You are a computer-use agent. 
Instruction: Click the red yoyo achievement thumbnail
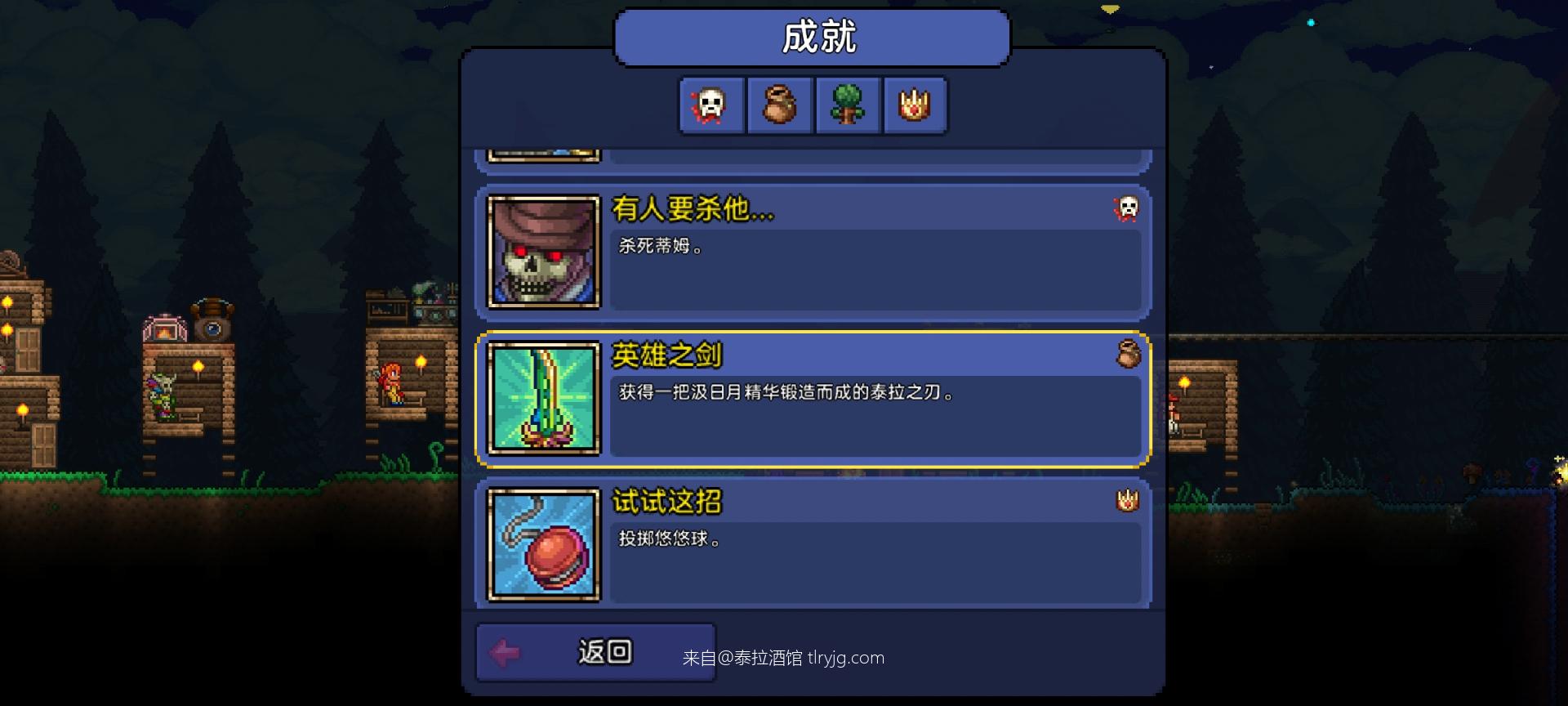(542, 546)
